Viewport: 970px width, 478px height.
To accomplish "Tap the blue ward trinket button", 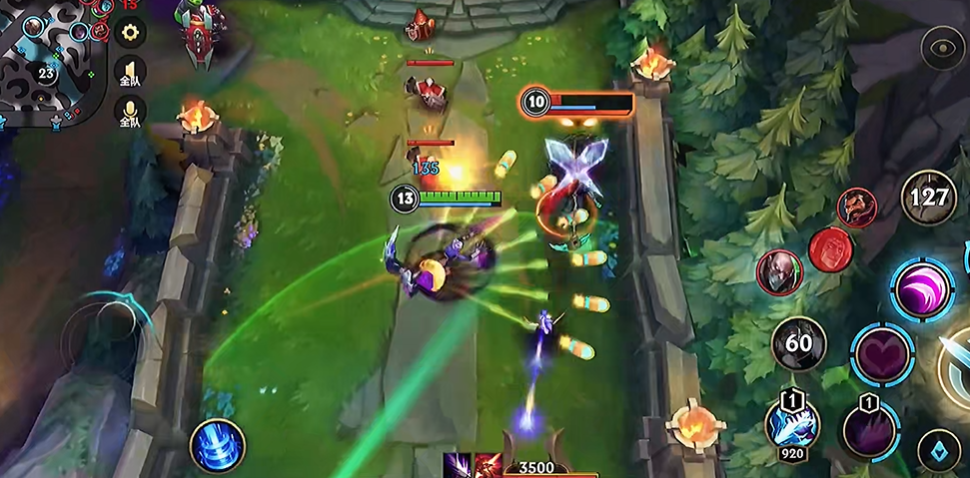I will point(939,448).
